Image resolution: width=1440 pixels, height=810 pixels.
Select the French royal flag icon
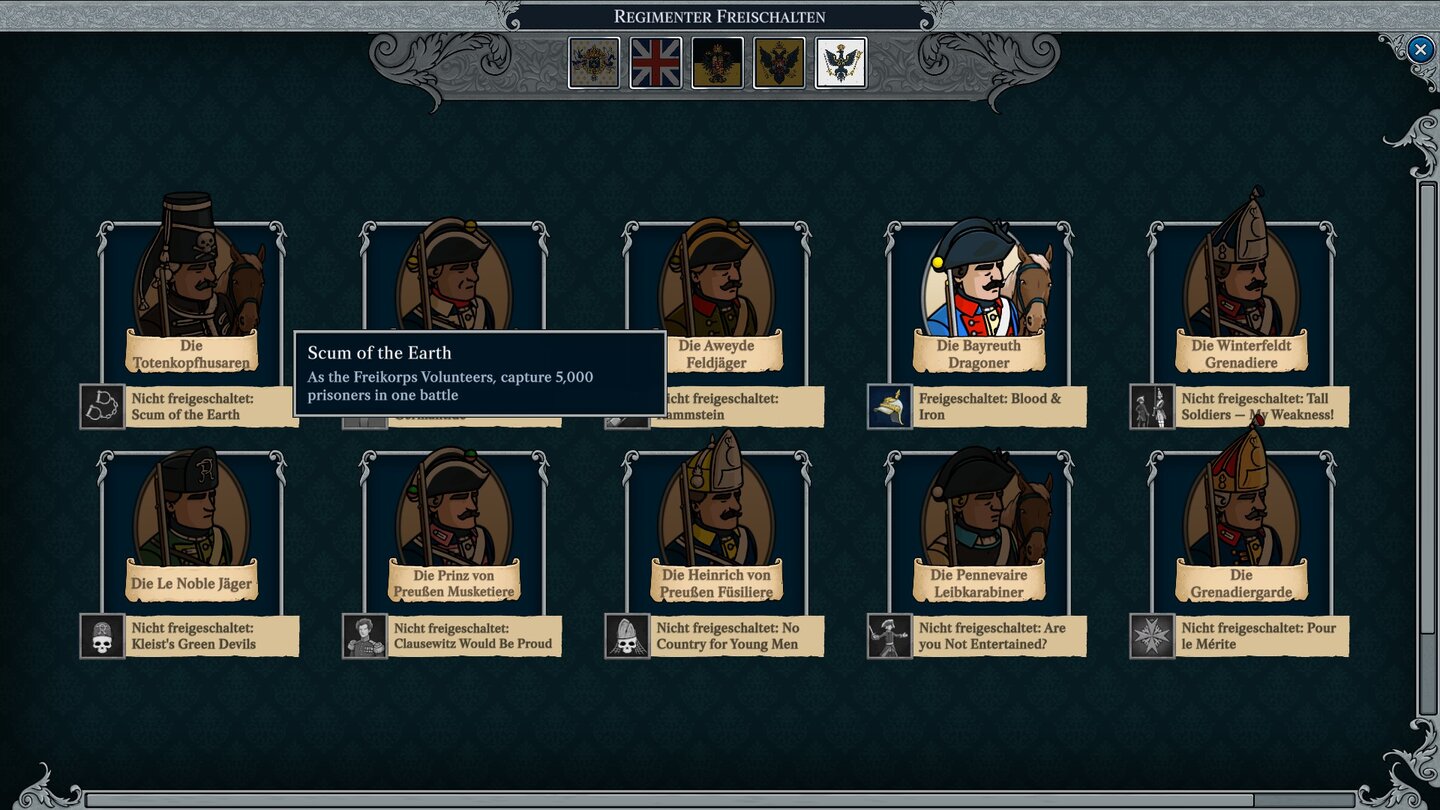click(x=594, y=62)
